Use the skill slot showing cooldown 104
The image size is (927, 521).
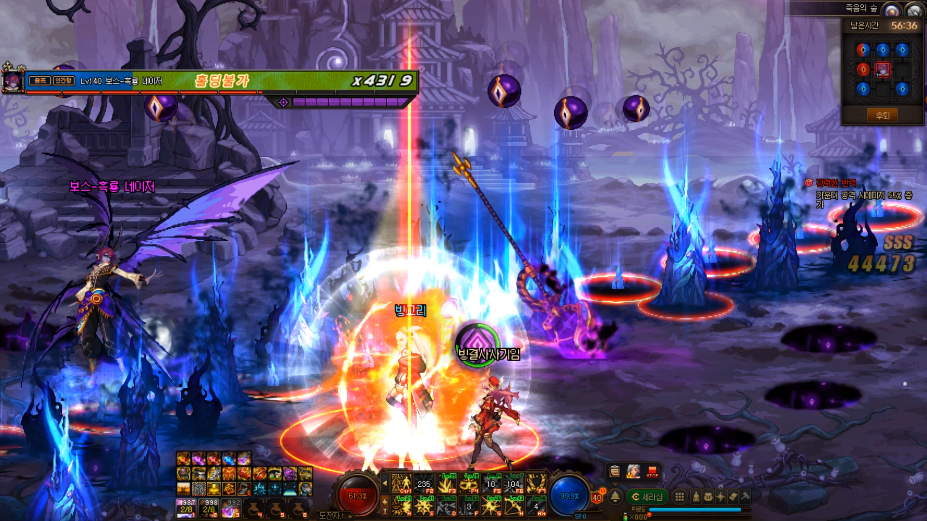(514, 482)
